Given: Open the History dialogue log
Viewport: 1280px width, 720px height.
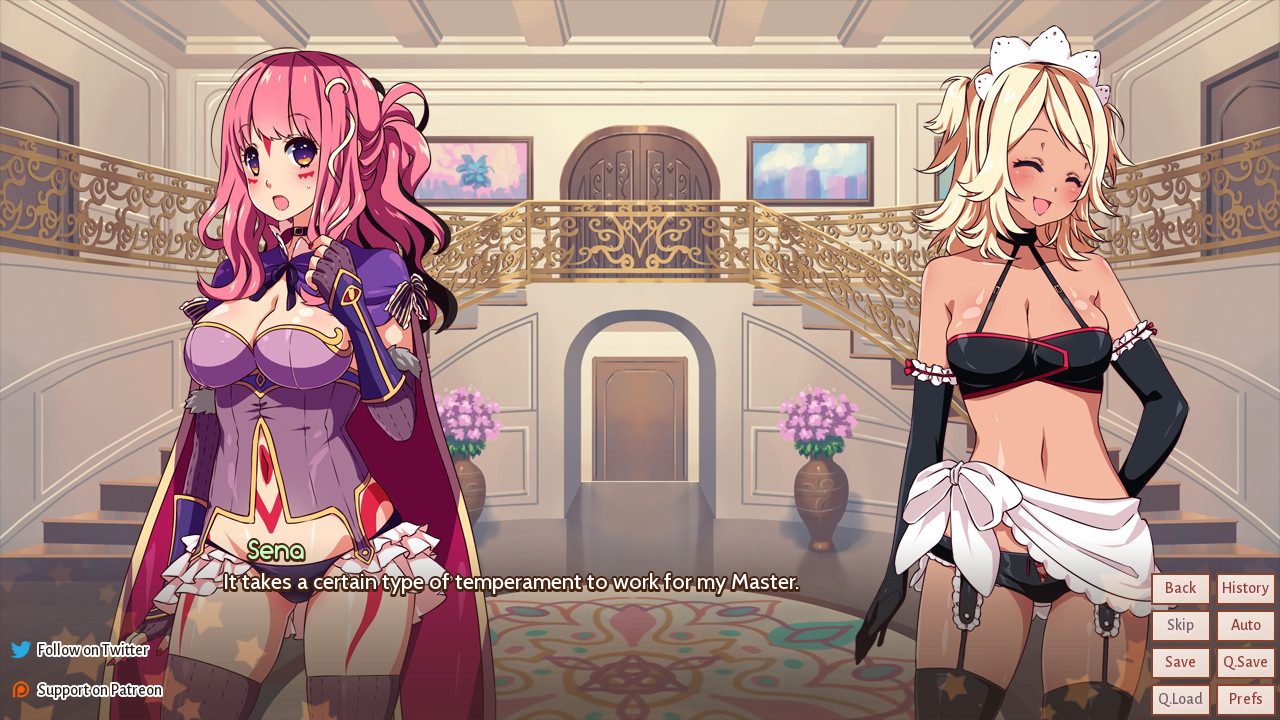Looking at the screenshot, I should point(1244,588).
